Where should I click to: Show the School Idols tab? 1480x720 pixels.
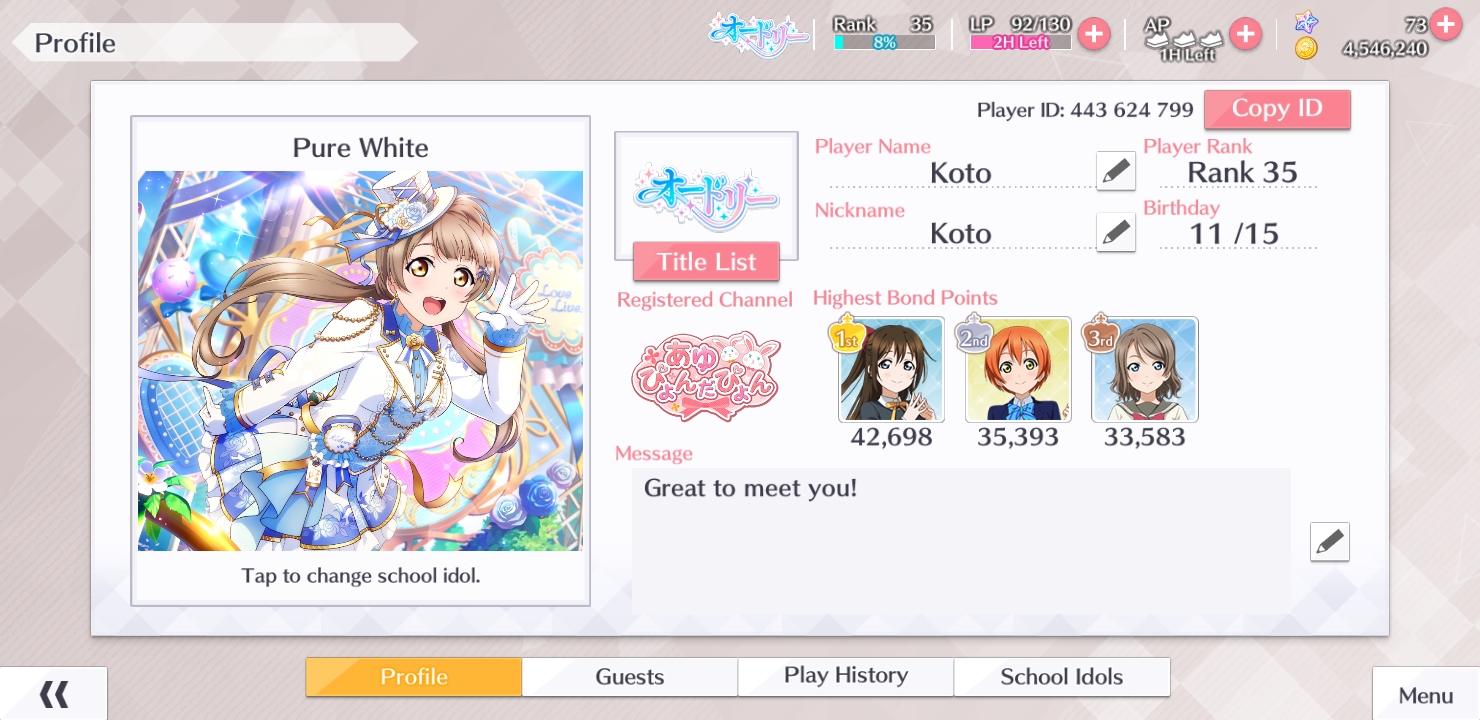pyautogui.click(x=1061, y=677)
